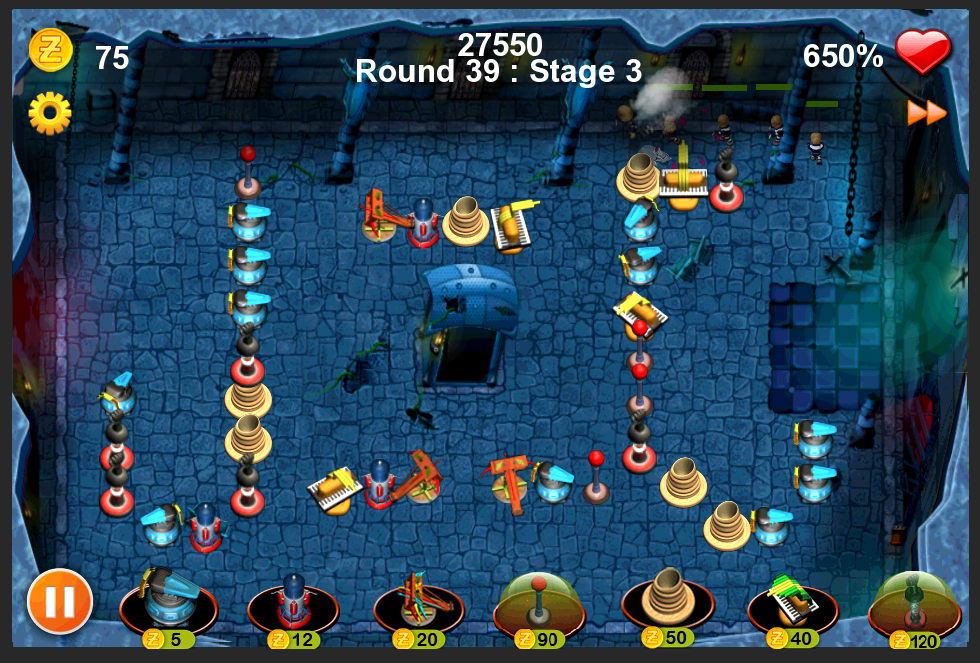Choose the beehive tower costing 50
Image resolution: width=980 pixels, height=663 pixels.
coord(667,601)
